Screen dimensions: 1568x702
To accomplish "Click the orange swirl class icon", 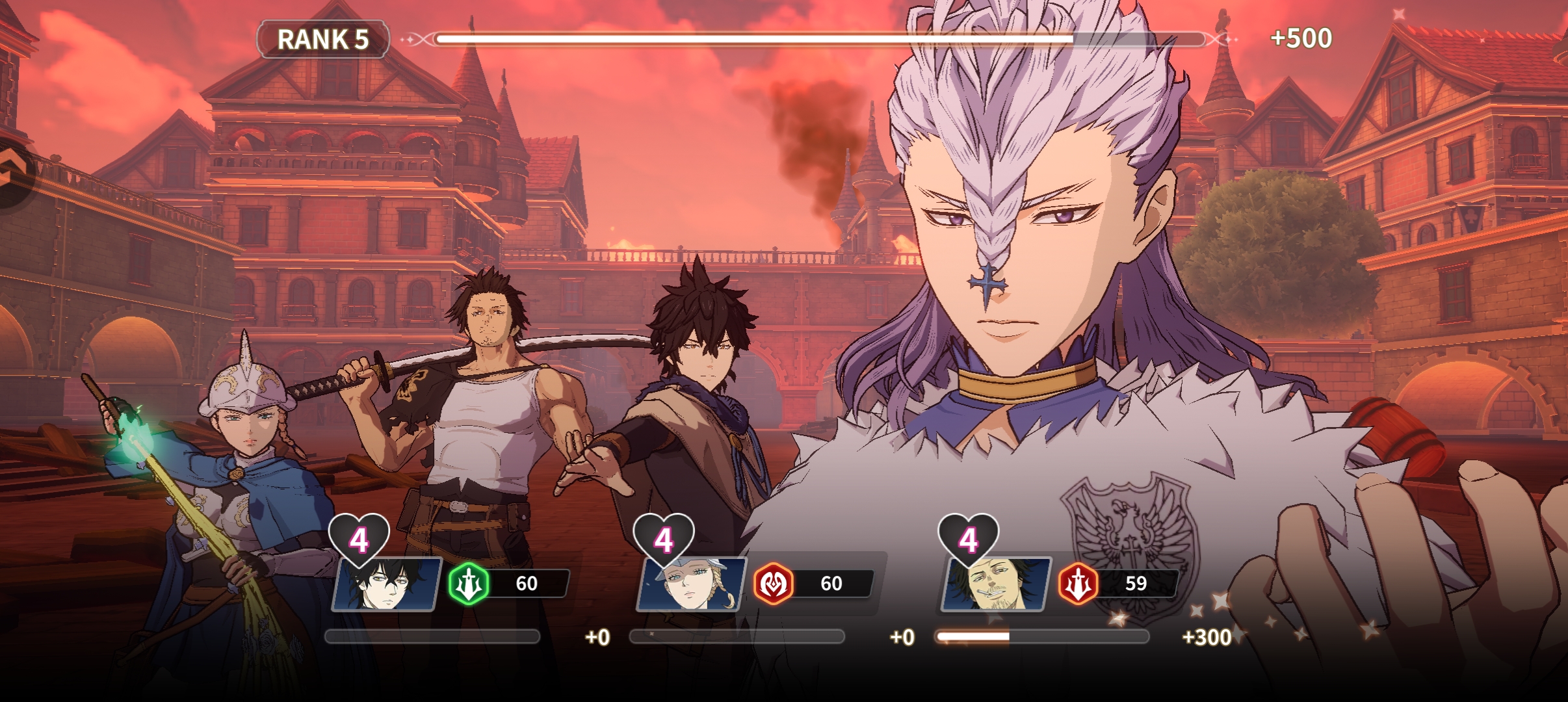I will [x=773, y=583].
